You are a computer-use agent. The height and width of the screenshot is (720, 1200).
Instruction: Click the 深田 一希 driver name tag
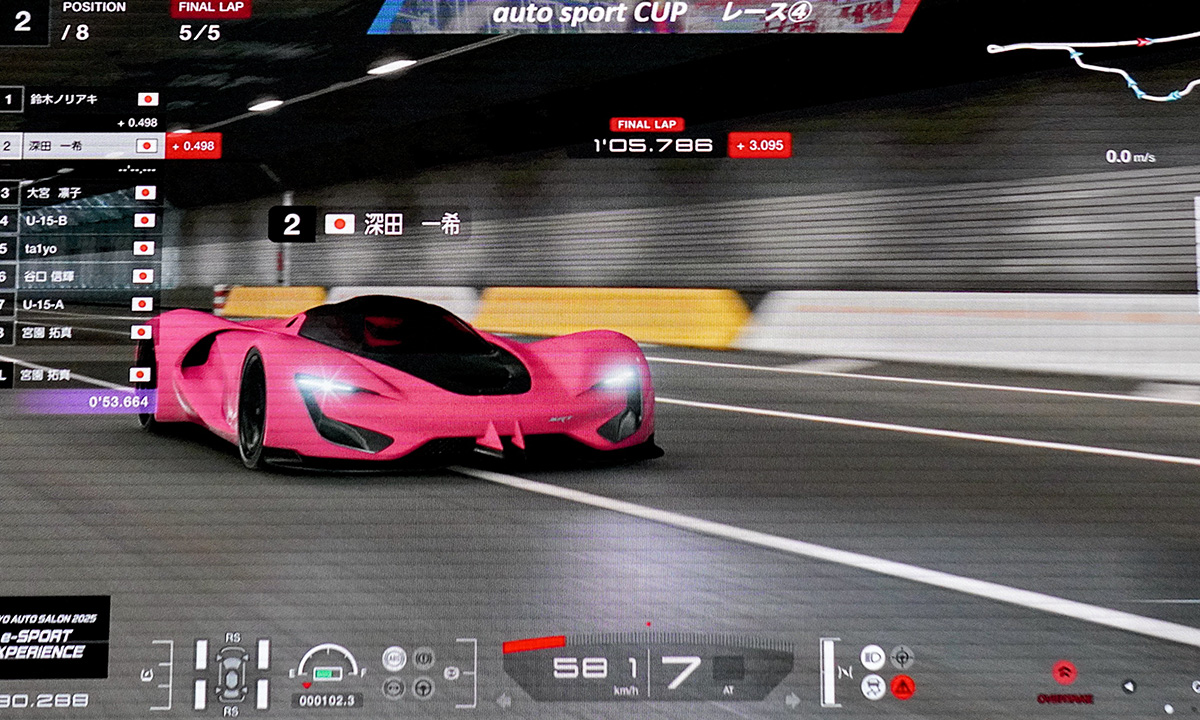[369, 225]
